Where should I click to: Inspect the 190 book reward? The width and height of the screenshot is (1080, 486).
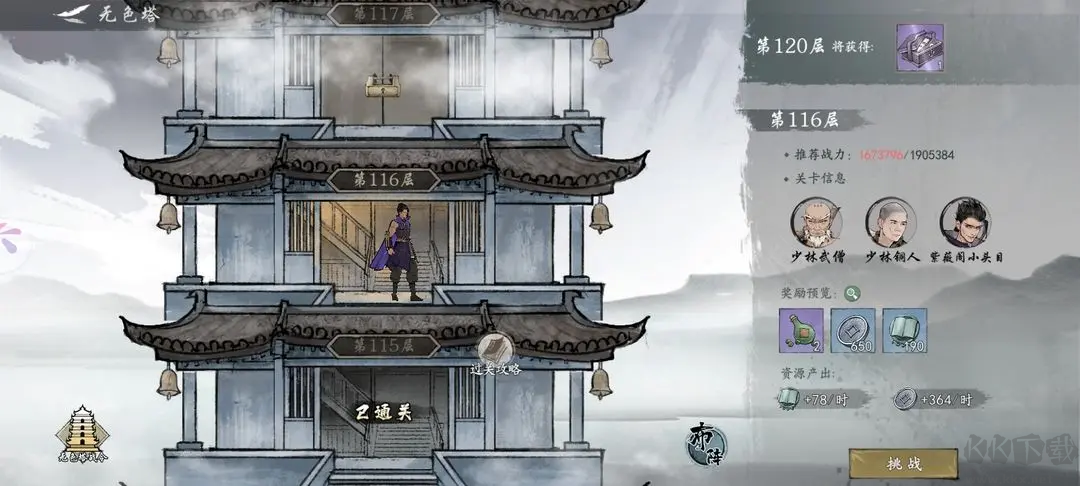pyautogui.click(x=904, y=331)
